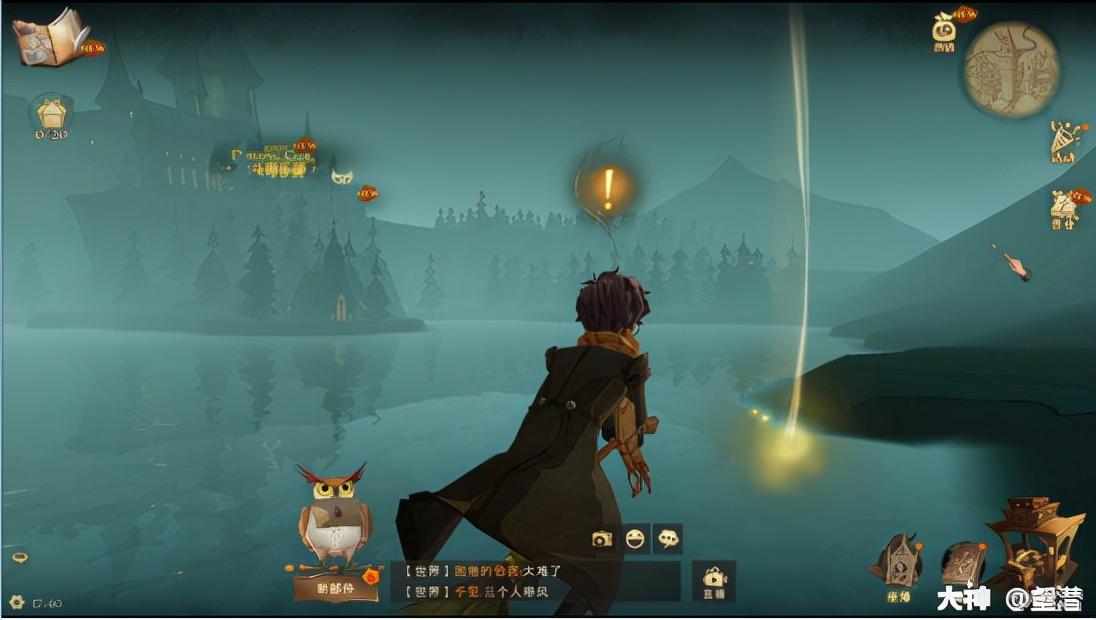Tap the orange exclamation quest marker
The width and height of the screenshot is (1096, 620).
click(607, 188)
